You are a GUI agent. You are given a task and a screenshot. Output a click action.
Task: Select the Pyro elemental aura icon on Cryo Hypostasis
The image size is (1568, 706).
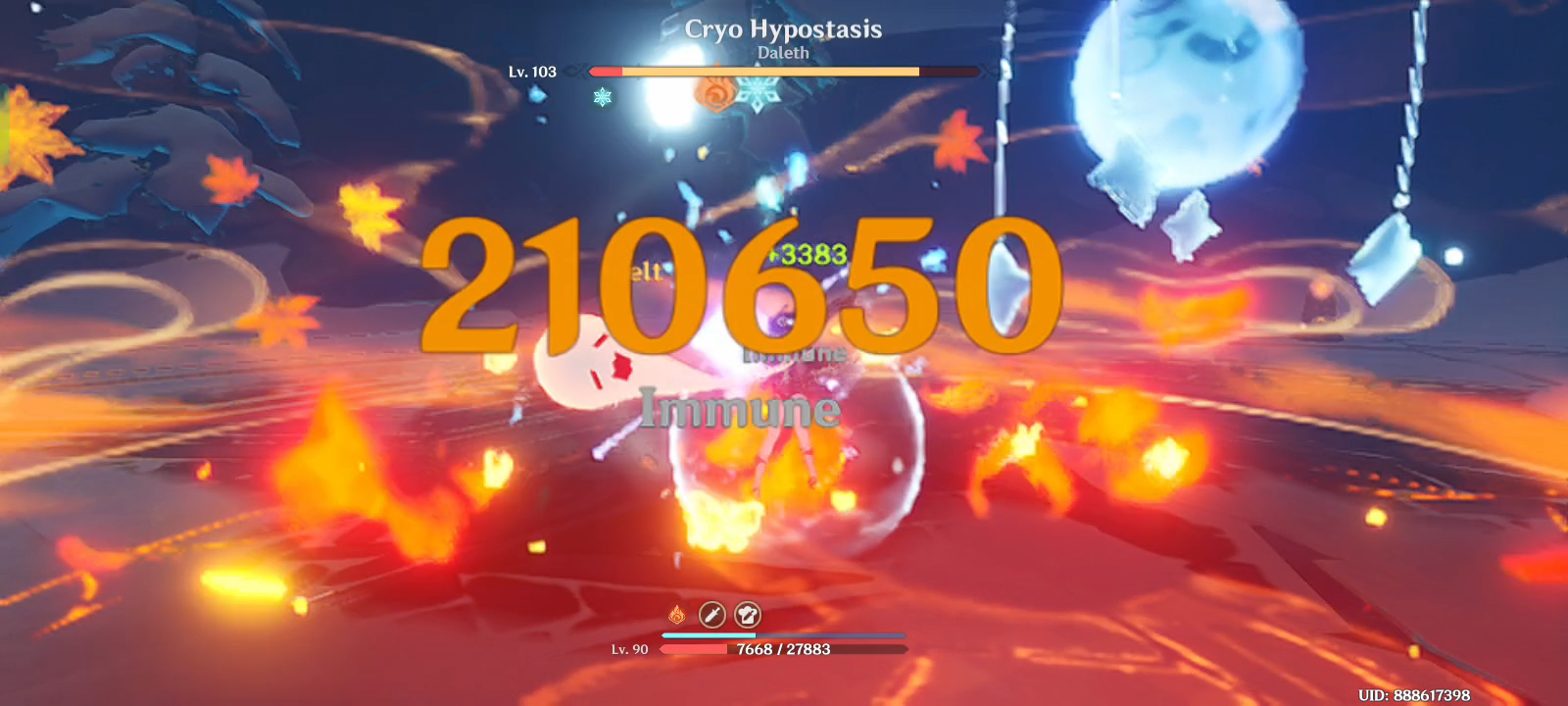point(713,95)
